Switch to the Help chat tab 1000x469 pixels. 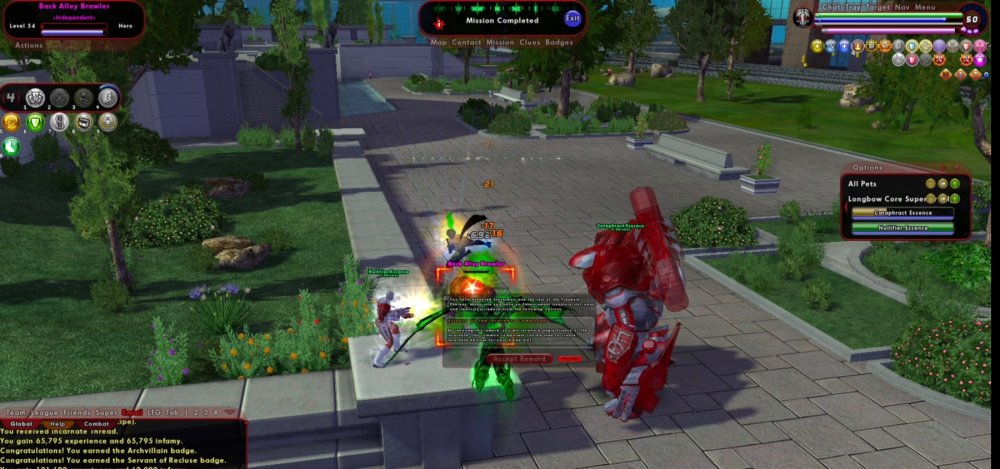(59, 424)
